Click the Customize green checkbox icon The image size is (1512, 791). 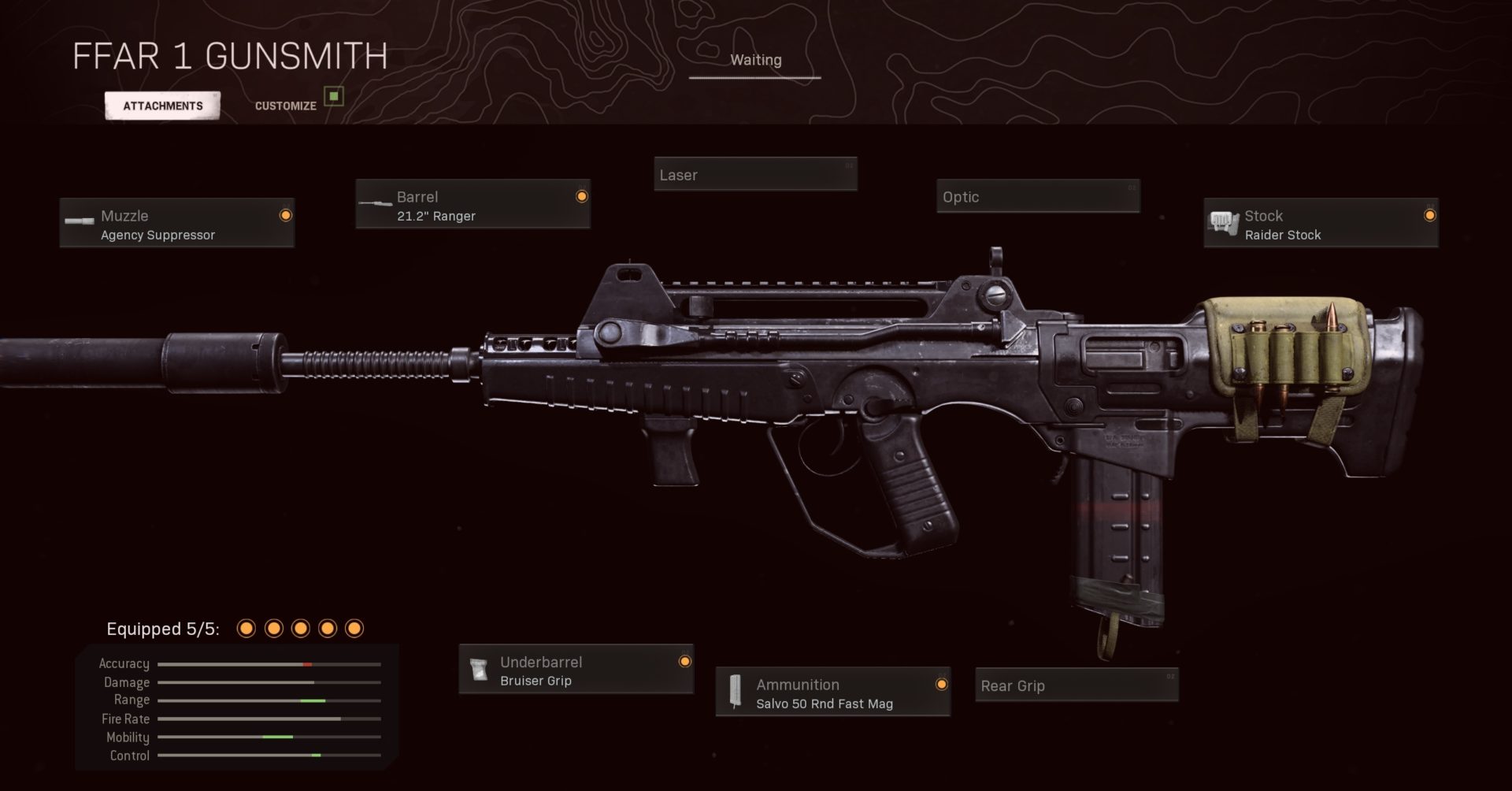[334, 96]
